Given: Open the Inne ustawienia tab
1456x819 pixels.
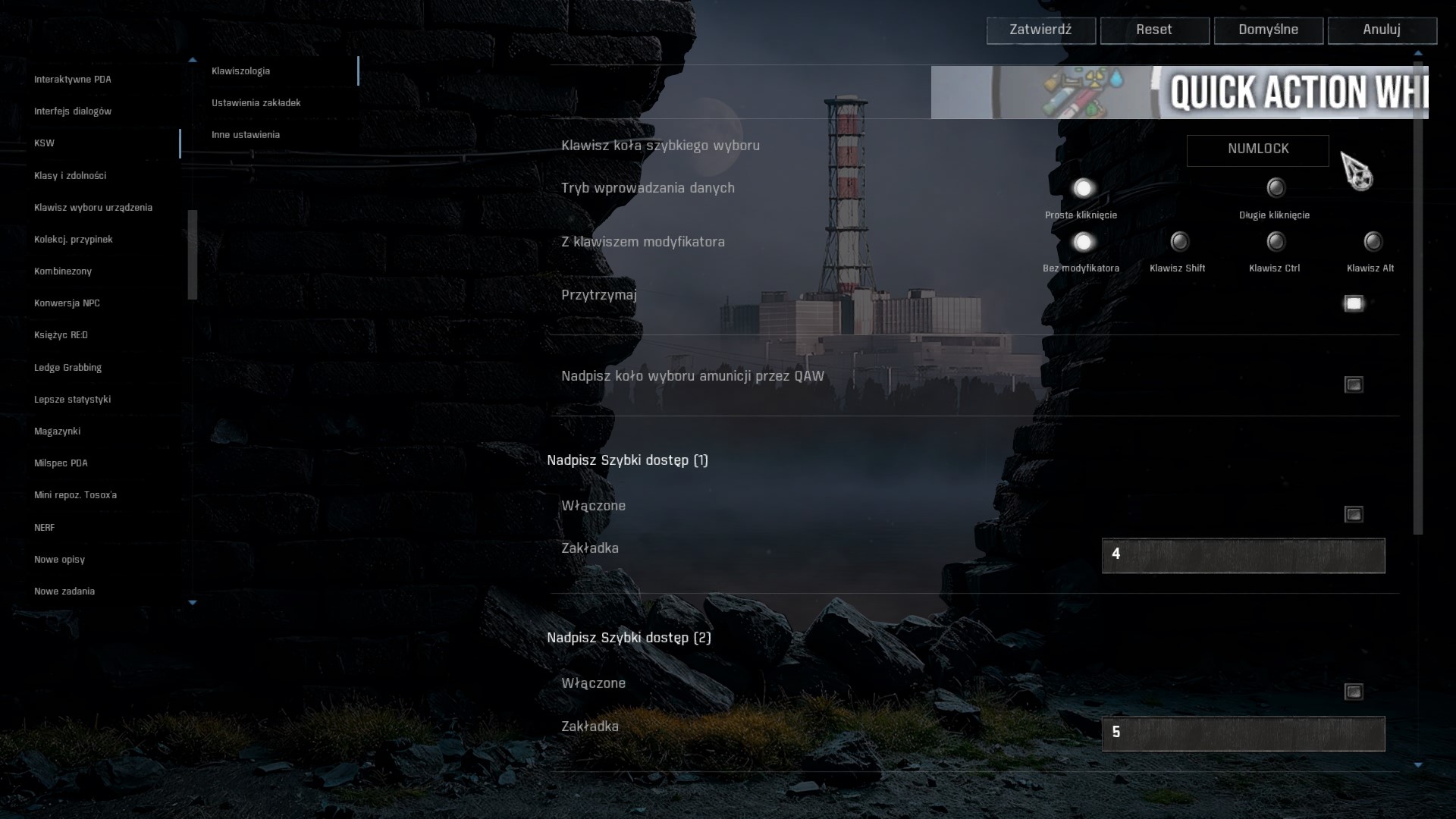Looking at the screenshot, I should click(246, 135).
